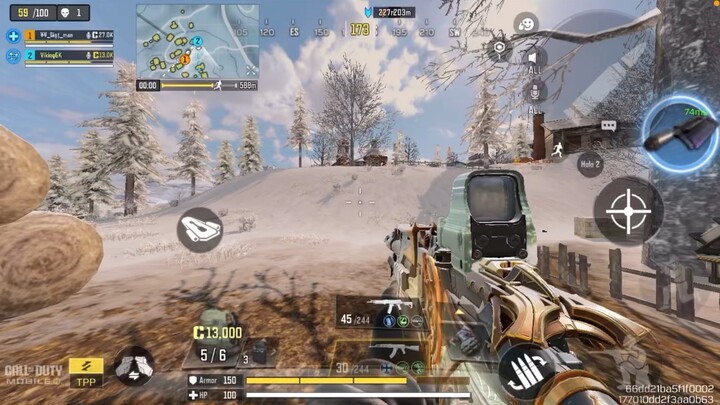Tap the left-side fire button with bullet icon
720x405 pixels.
[x=199, y=229]
